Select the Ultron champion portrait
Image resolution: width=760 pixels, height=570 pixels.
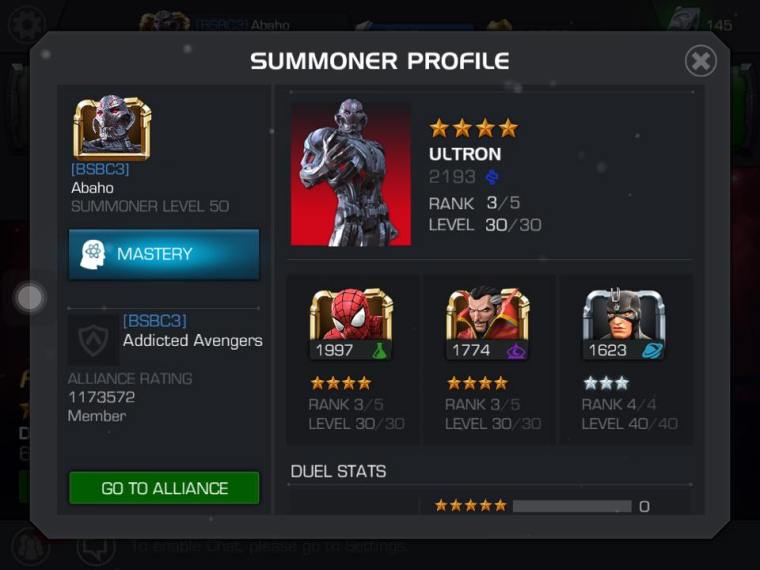351,172
